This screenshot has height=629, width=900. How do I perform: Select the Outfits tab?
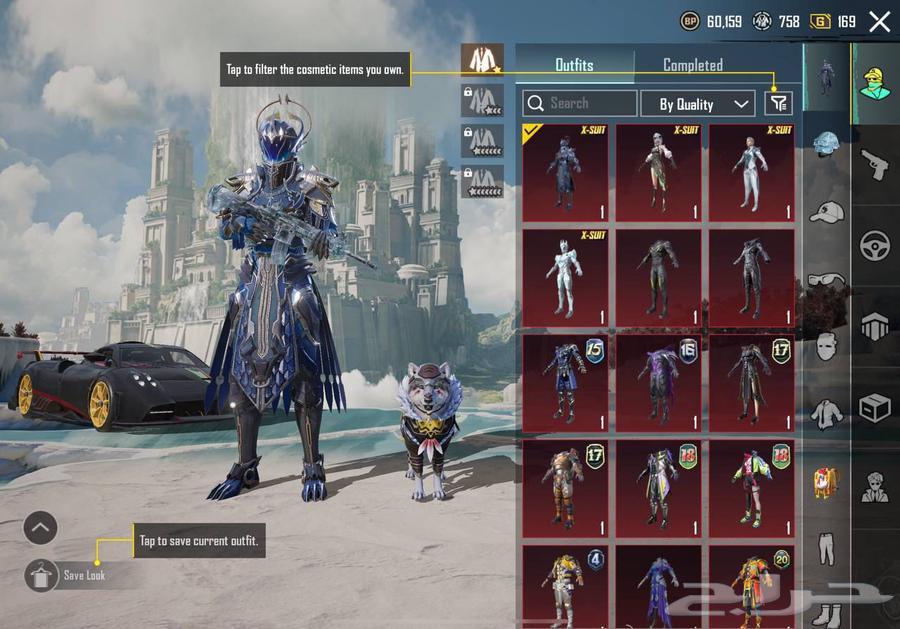[x=574, y=65]
